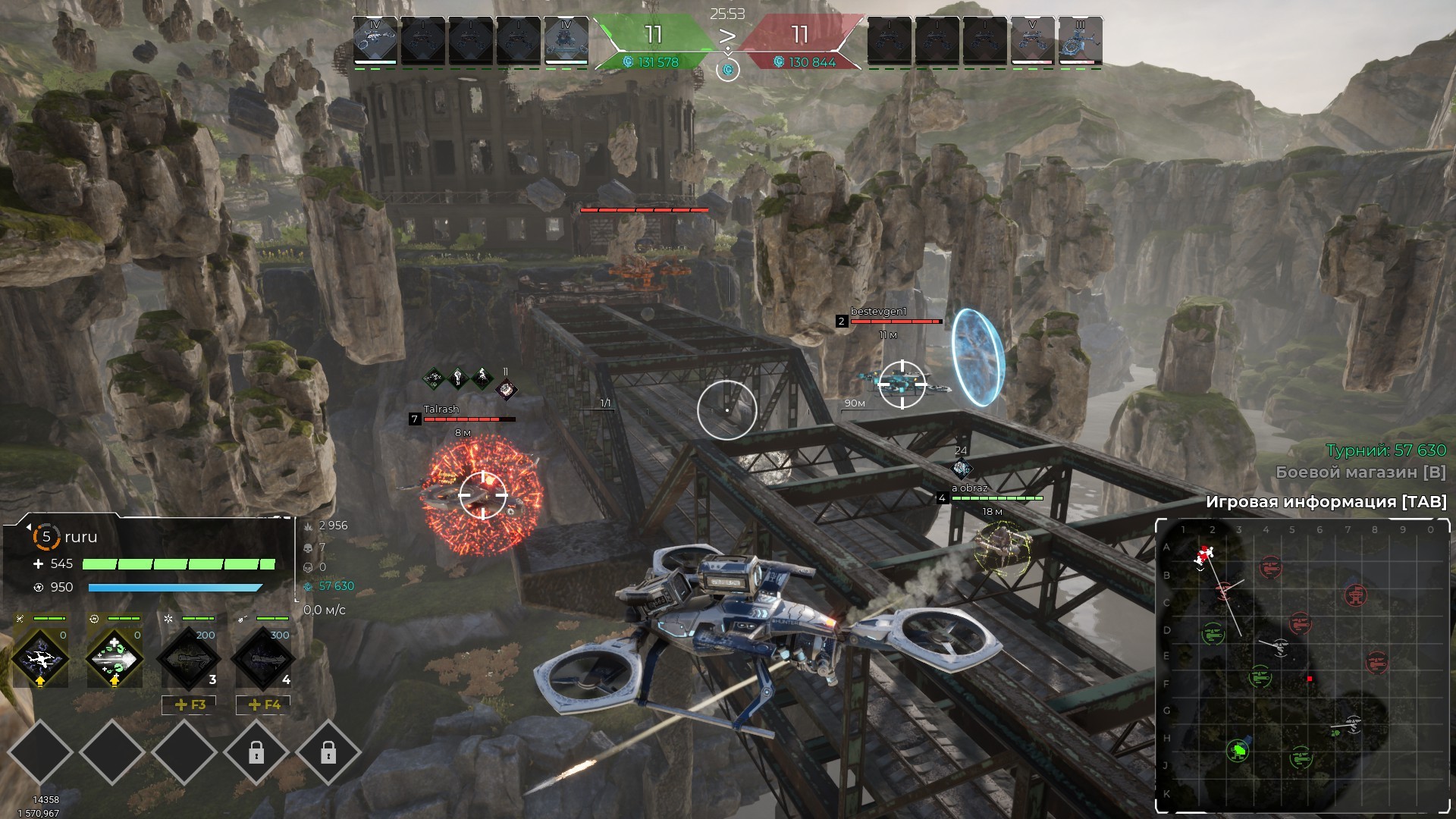This screenshot has width=1456, height=819.
Task: Click the capture point icon between scores
Action: pyautogui.click(x=728, y=70)
